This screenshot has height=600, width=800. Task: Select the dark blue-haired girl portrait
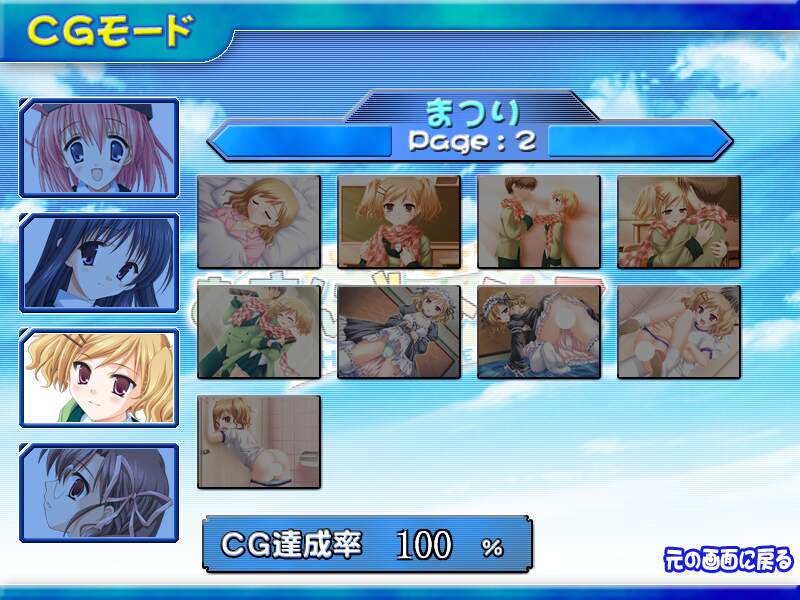coord(99,263)
